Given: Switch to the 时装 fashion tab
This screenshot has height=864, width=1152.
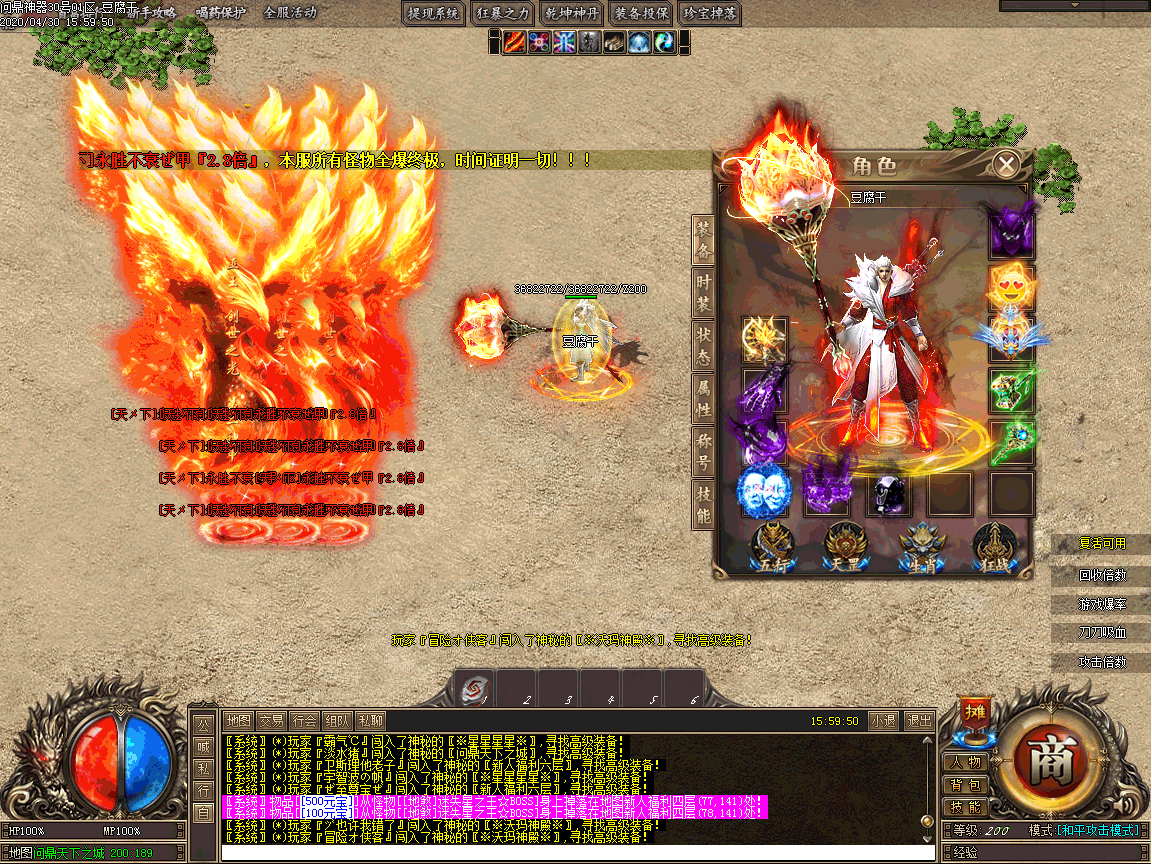Looking at the screenshot, I should [x=704, y=293].
